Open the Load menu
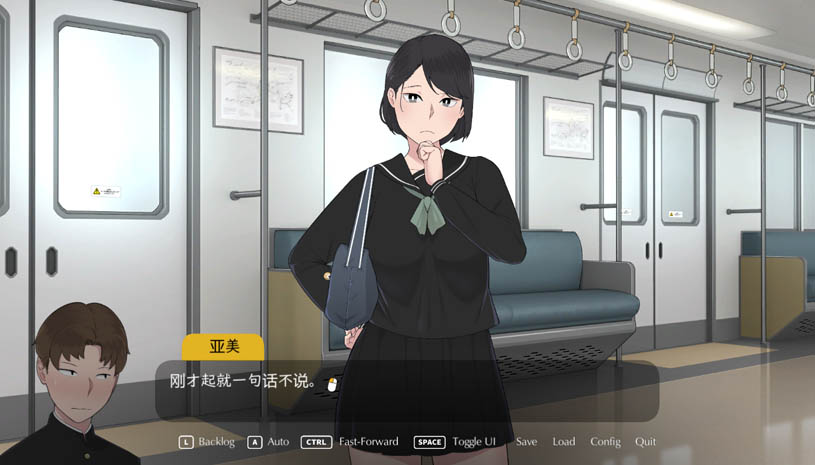This screenshot has height=465, width=815. (563, 442)
